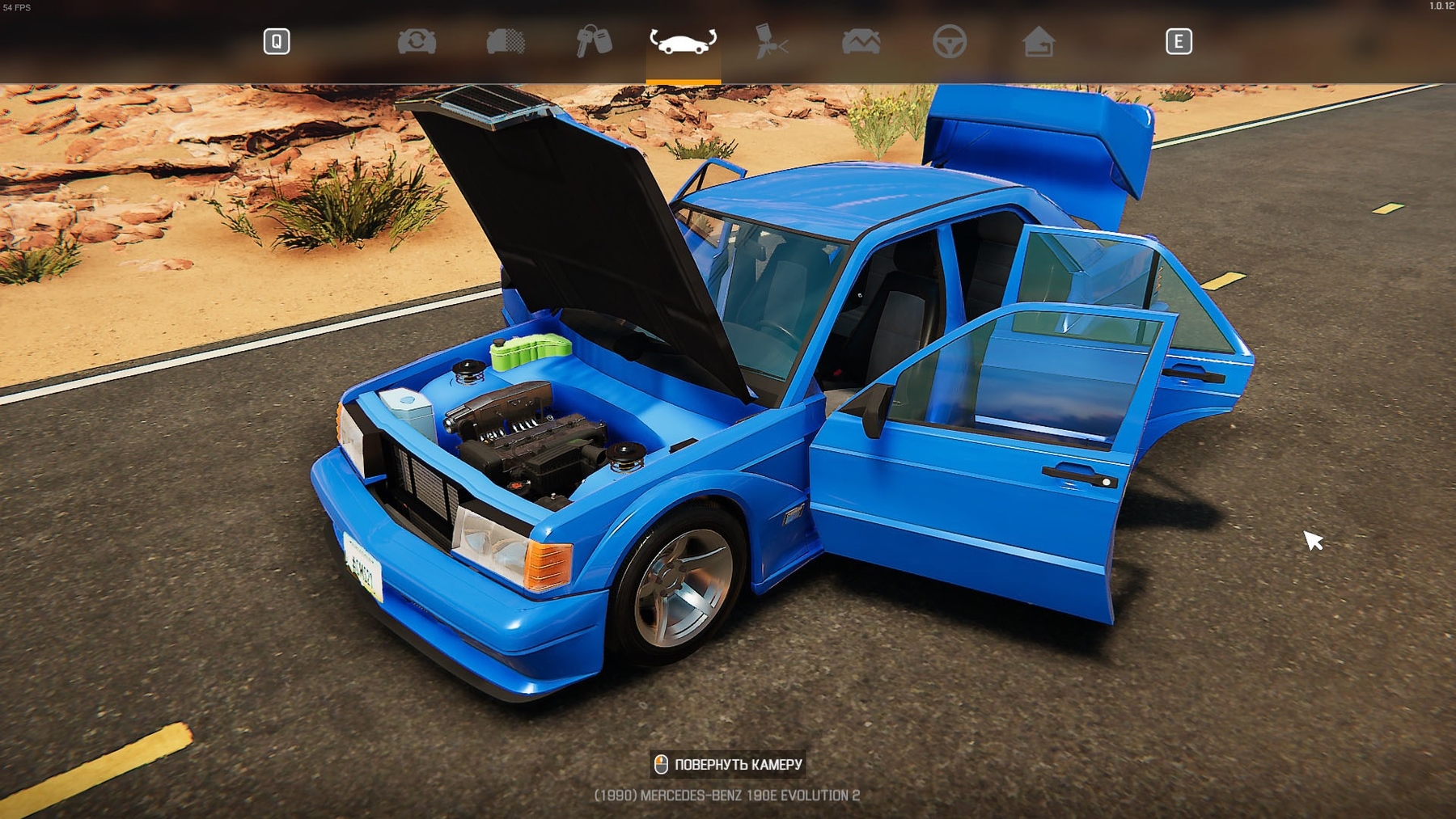Switch to the checkered car tab
This screenshot has width=1456, height=819.
(x=506, y=41)
